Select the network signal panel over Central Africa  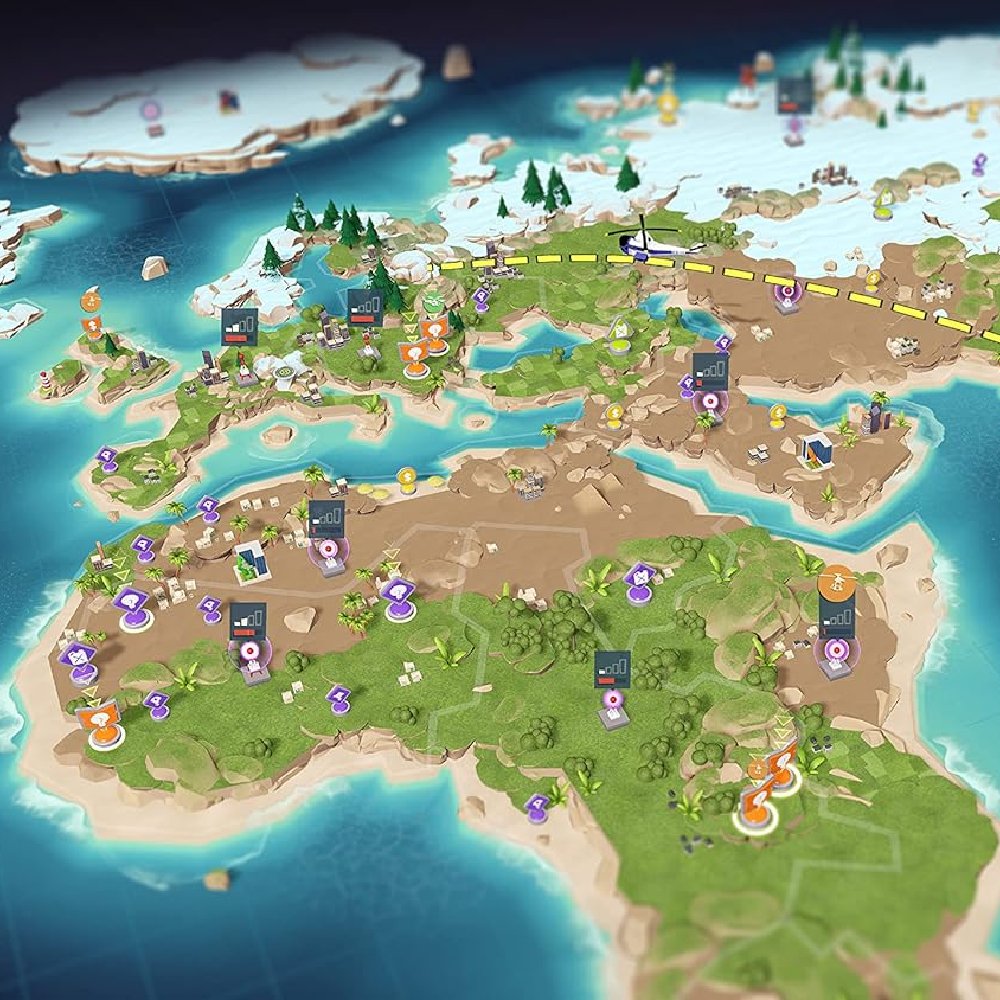point(612,666)
